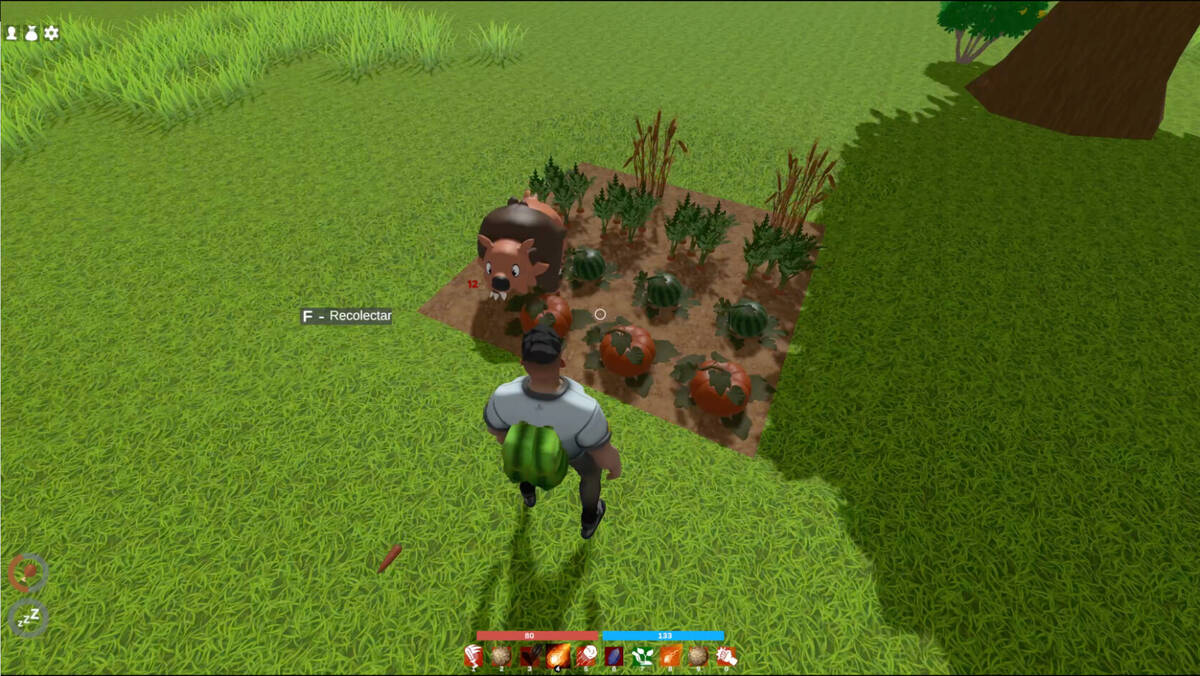Select the white claw slash in slot 1
Screen dimensions: 1200x676
click(x=474, y=656)
